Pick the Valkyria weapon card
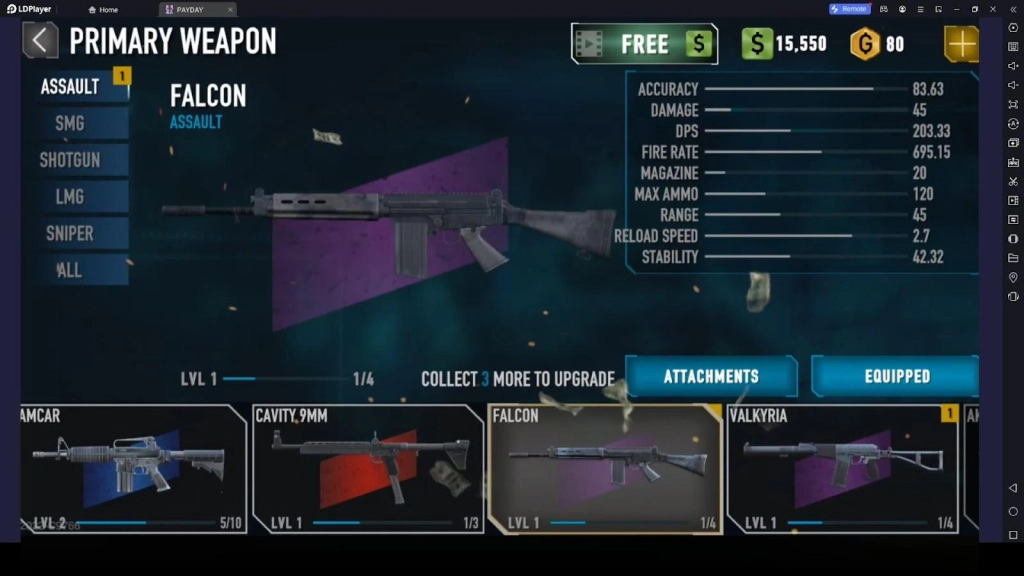The width and height of the screenshot is (1024, 576). tap(842, 468)
